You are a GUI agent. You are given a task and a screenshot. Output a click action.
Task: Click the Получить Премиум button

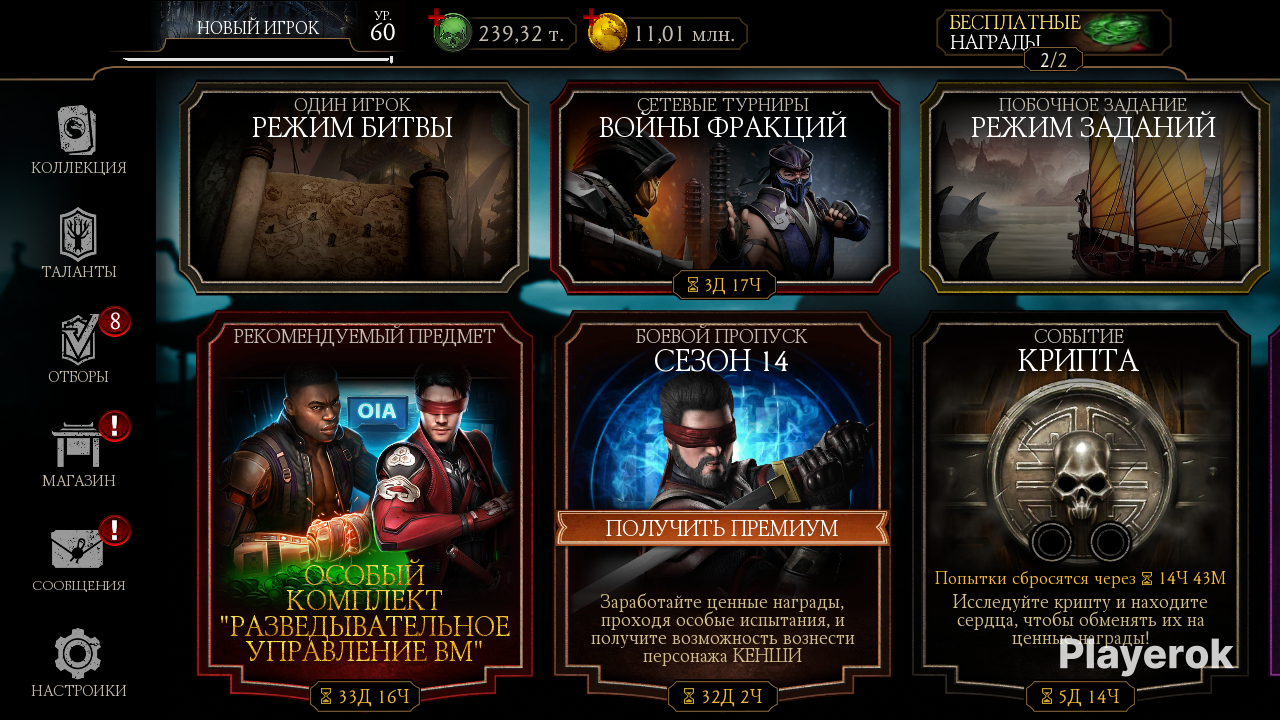tap(722, 529)
